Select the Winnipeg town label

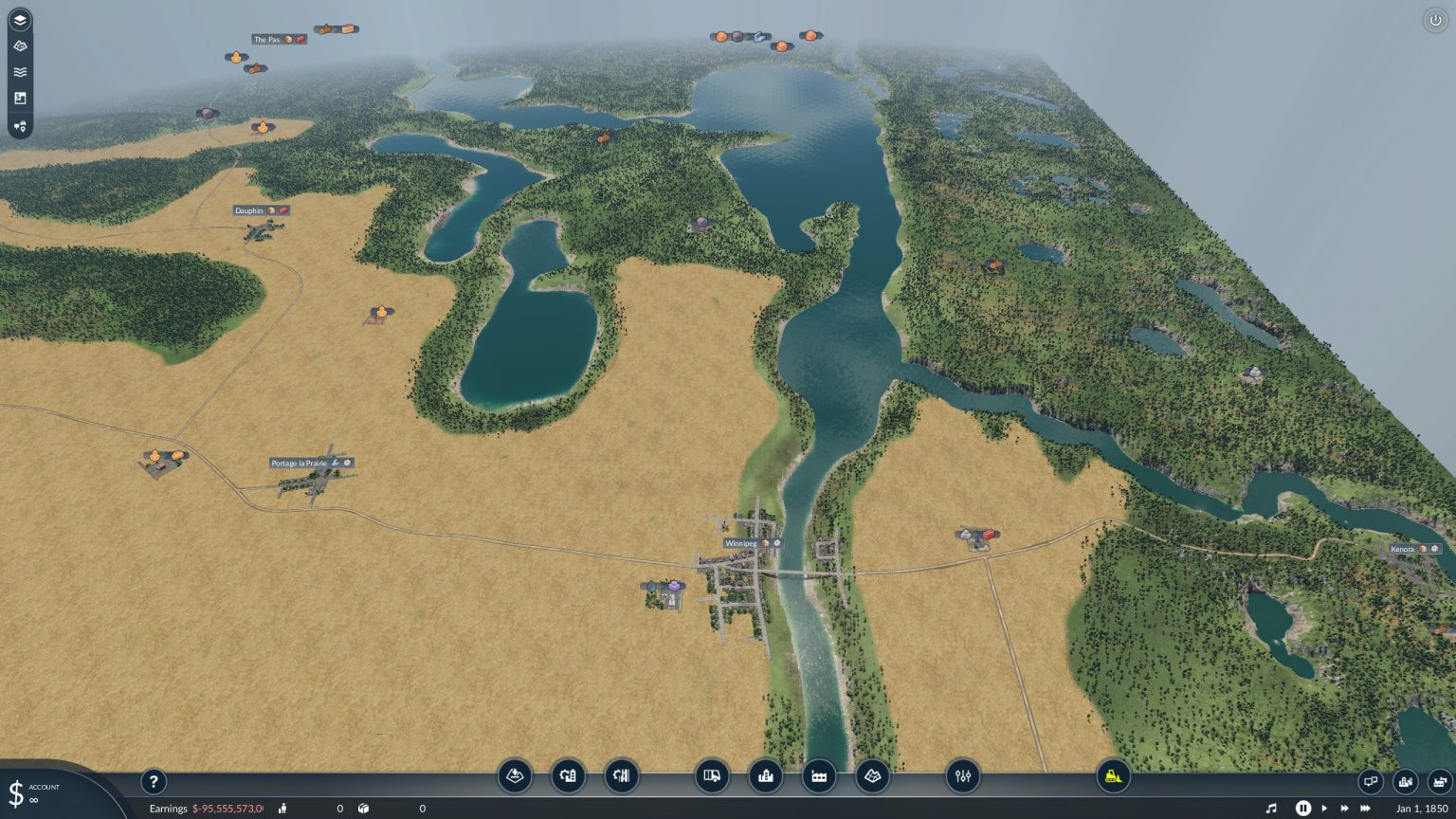(740, 543)
